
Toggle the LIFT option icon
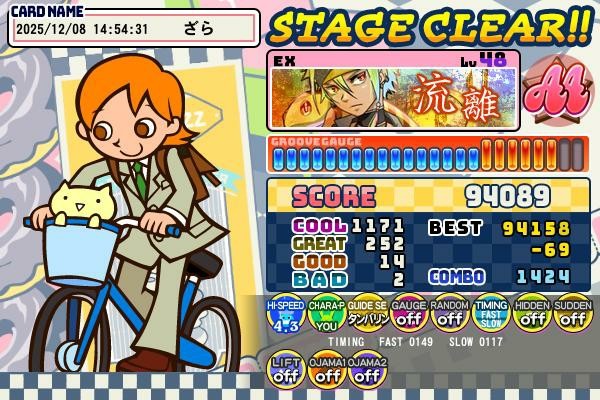pyautogui.click(x=287, y=370)
